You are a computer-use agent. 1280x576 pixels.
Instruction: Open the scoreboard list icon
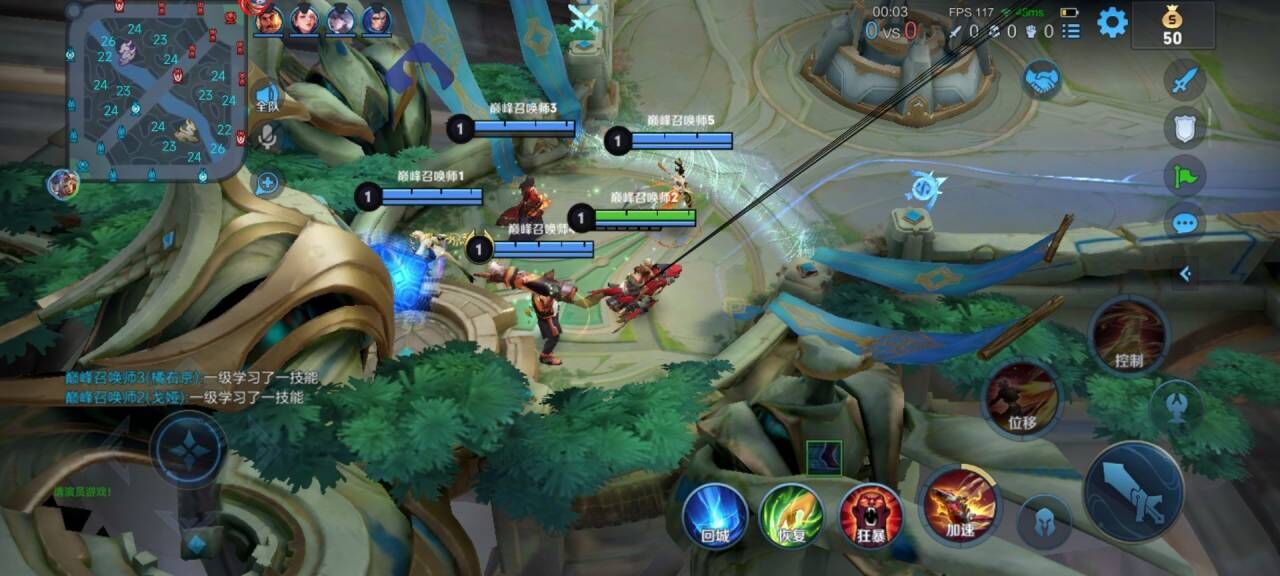pyautogui.click(x=1071, y=31)
